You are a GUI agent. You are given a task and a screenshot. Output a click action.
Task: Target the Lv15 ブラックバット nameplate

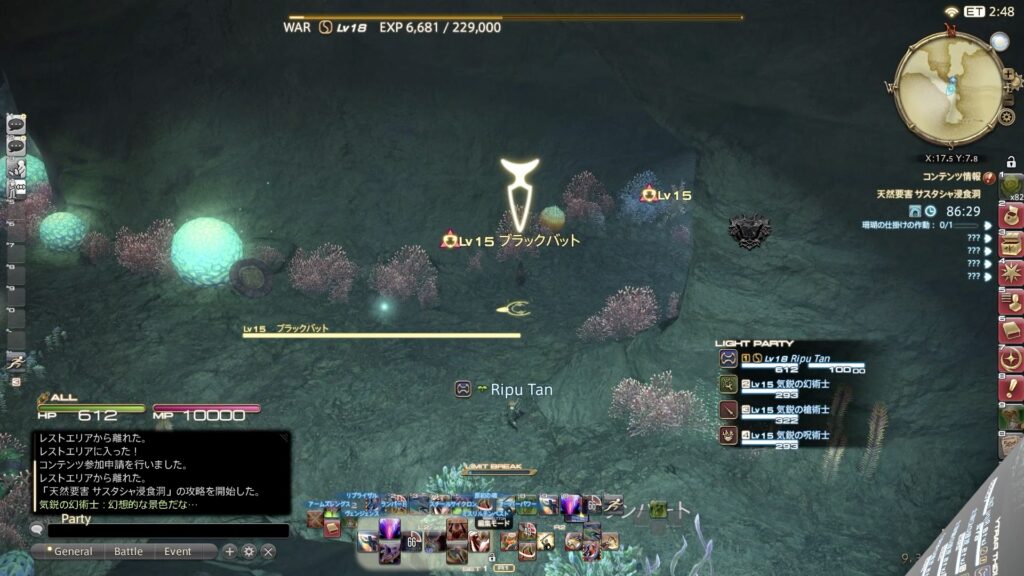click(512, 241)
